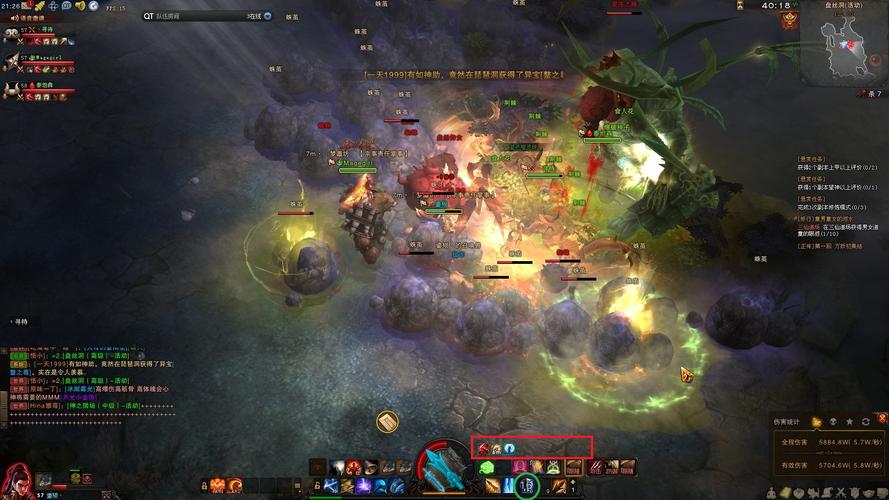This screenshot has height=500, width=889.
Task: Toggle the team voice speaker label
Action: [x=26, y=18]
